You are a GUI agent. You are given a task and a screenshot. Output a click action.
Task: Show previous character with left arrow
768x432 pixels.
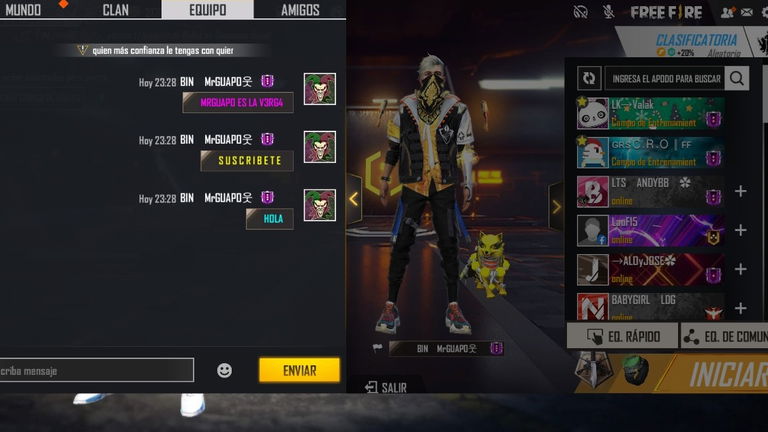(x=353, y=199)
